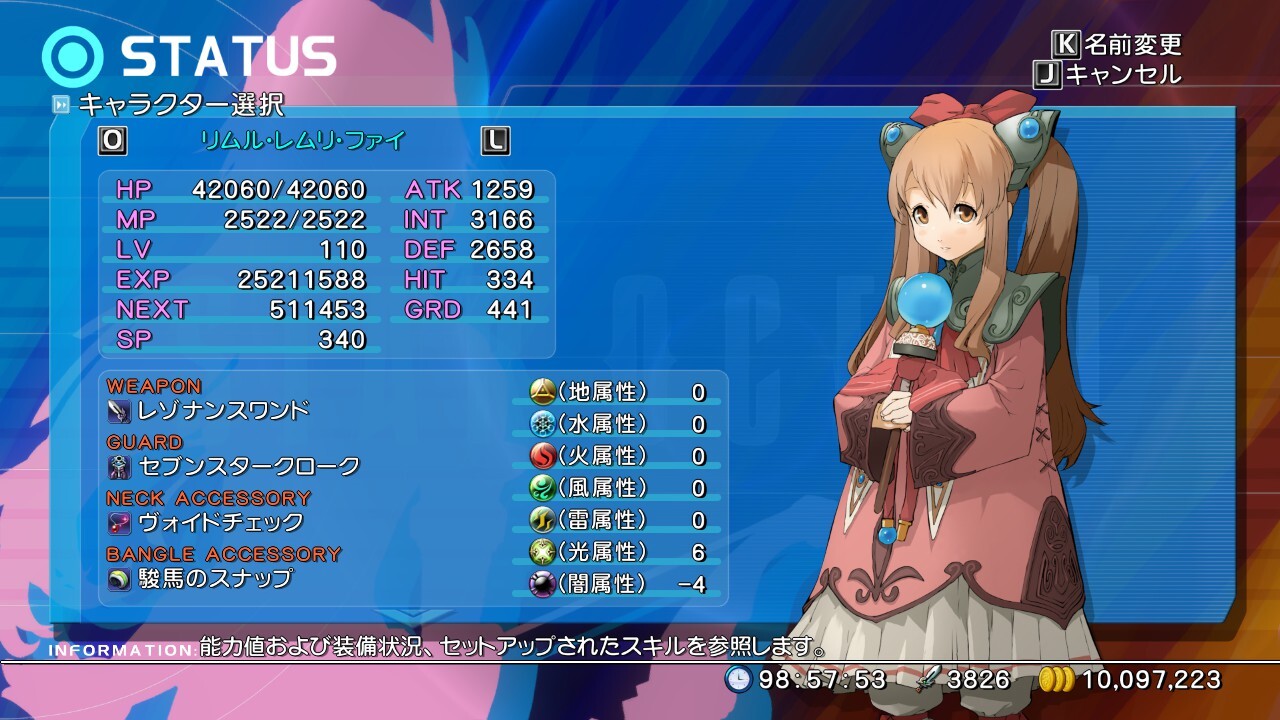1280x720 pixels.
Task: Select the レゾナンスワンド weapon slot
Action: click(223, 410)
